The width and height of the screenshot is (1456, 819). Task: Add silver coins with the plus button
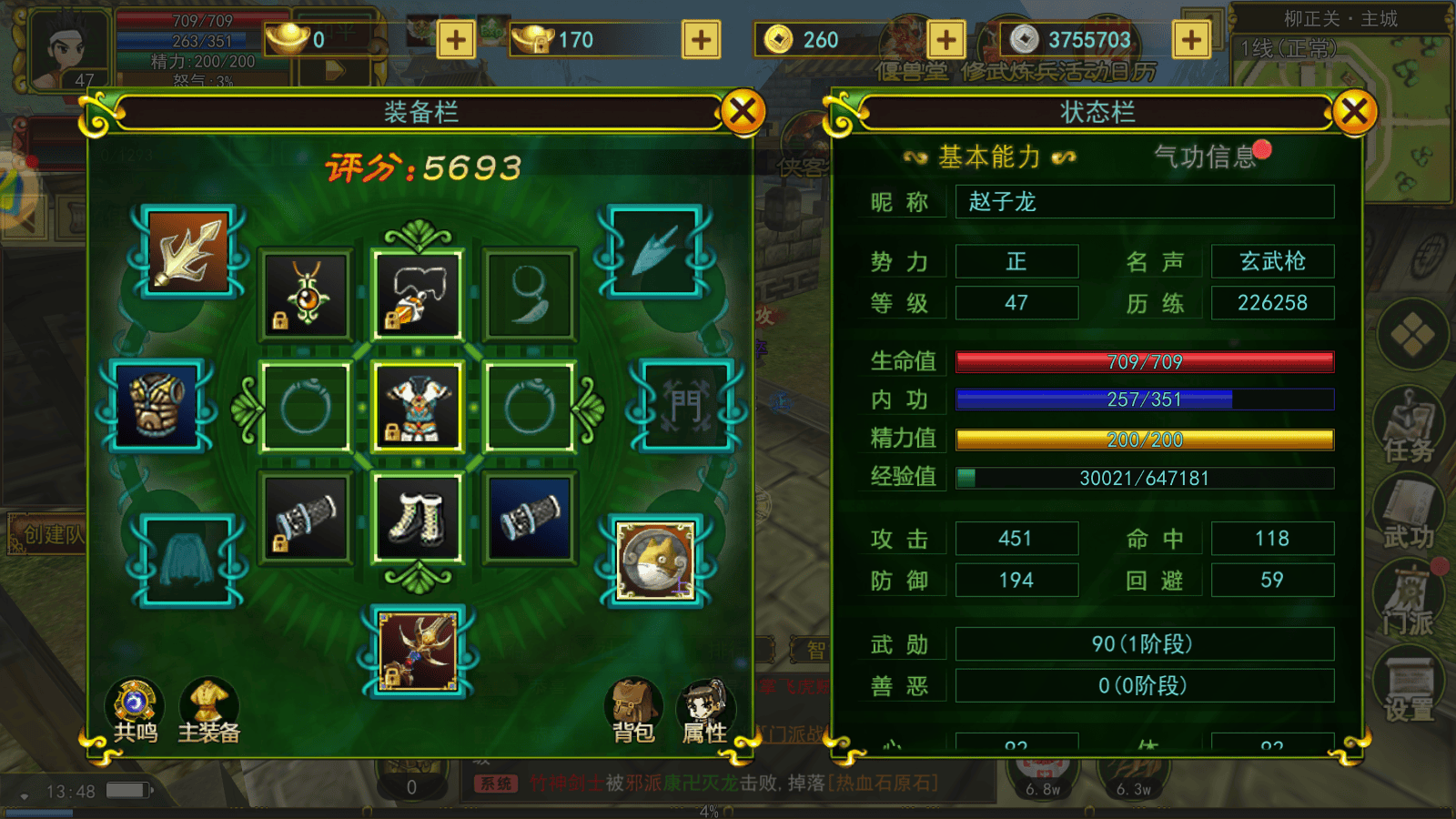tap(1191, 40)
